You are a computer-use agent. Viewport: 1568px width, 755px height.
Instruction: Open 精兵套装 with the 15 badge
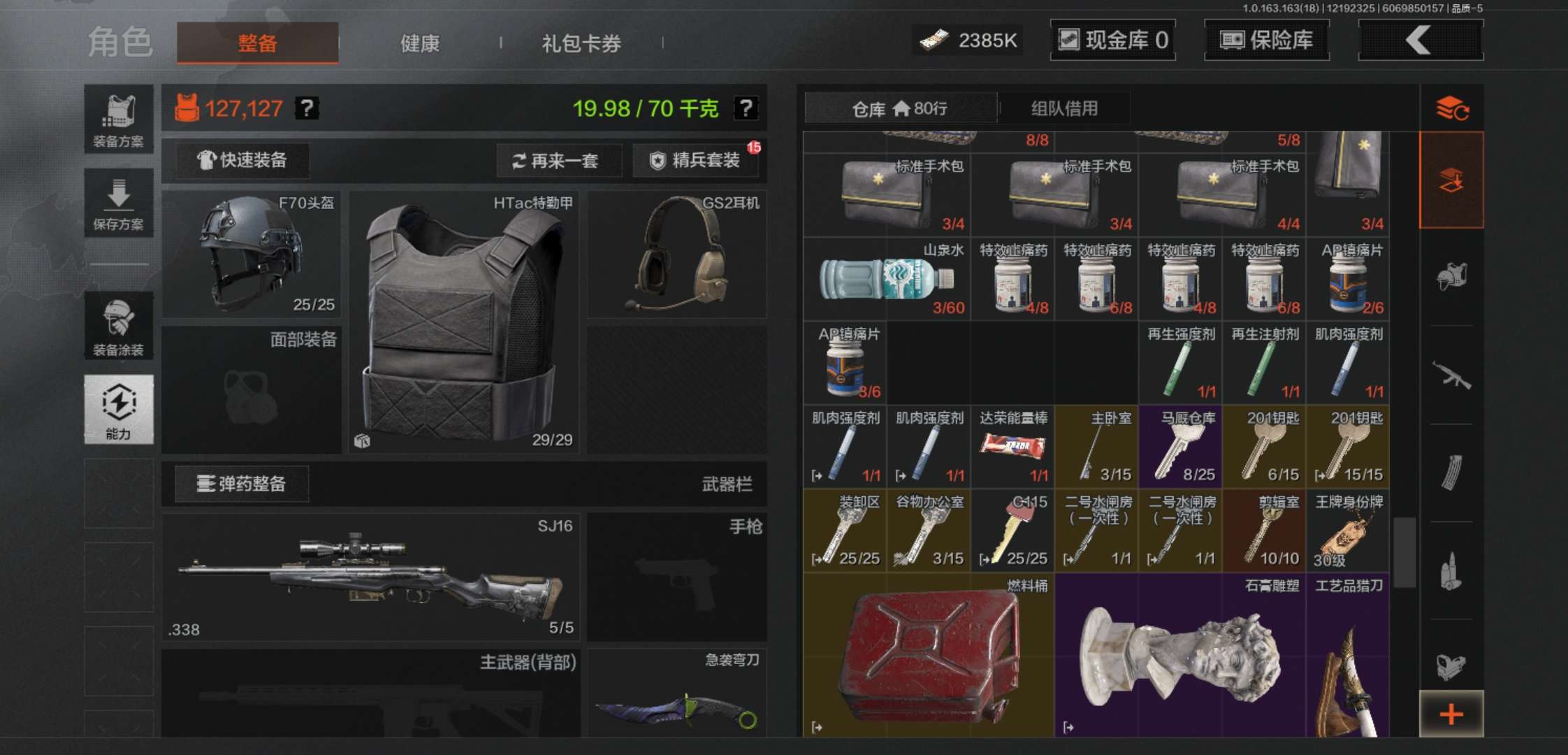click(x=697, y=161)
